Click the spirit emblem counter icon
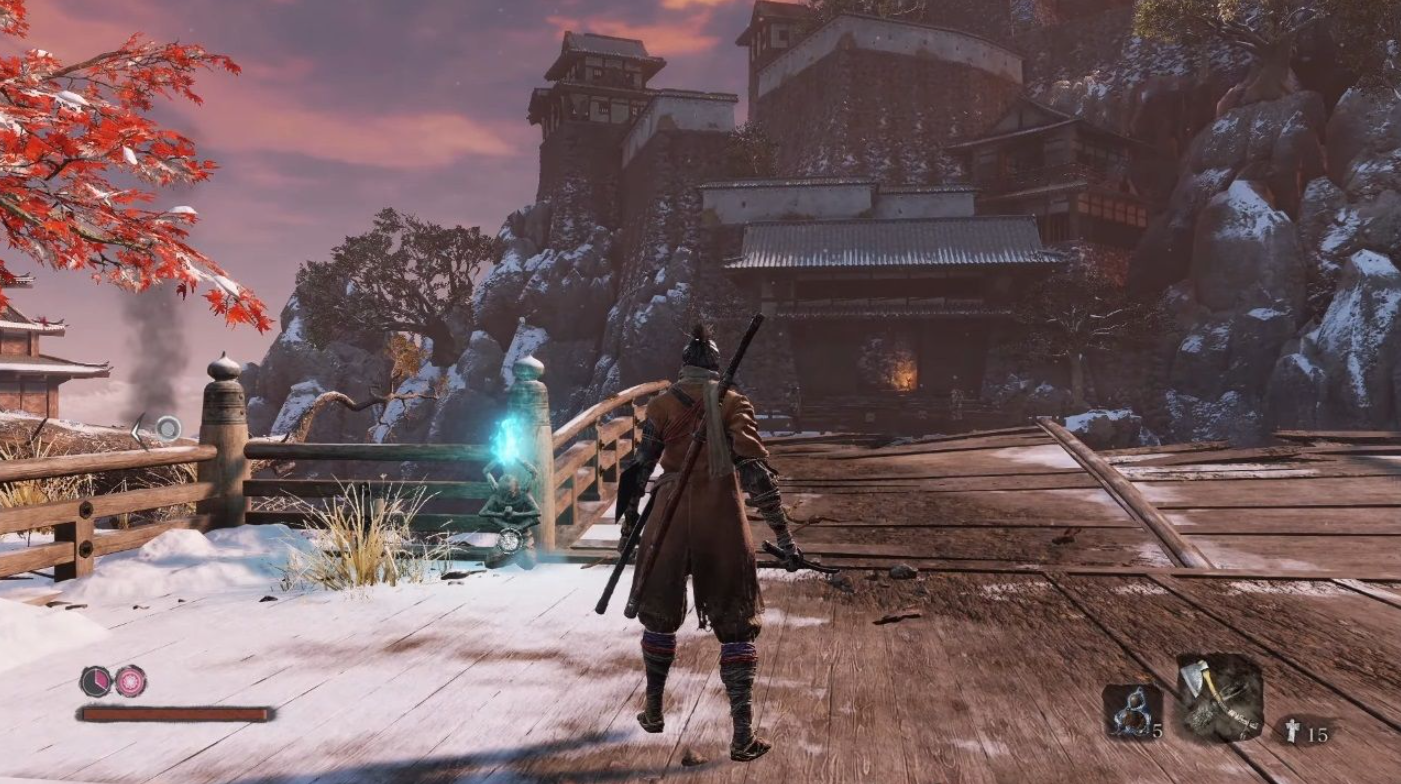This screenshot has height=784, width=1401. pyautogui.click(x=1294, y=730)
